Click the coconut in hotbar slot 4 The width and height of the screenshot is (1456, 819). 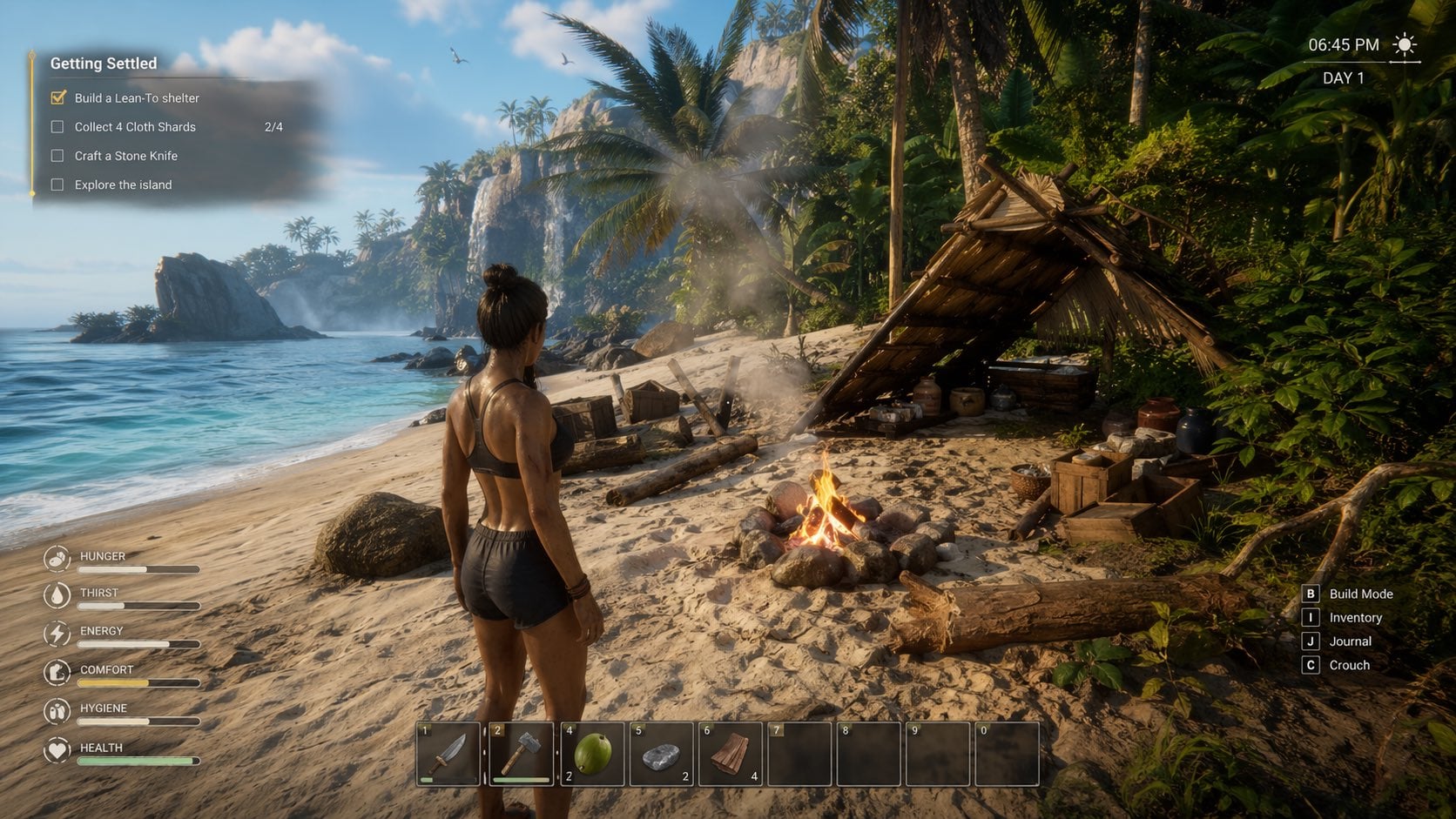pos(590,754)
